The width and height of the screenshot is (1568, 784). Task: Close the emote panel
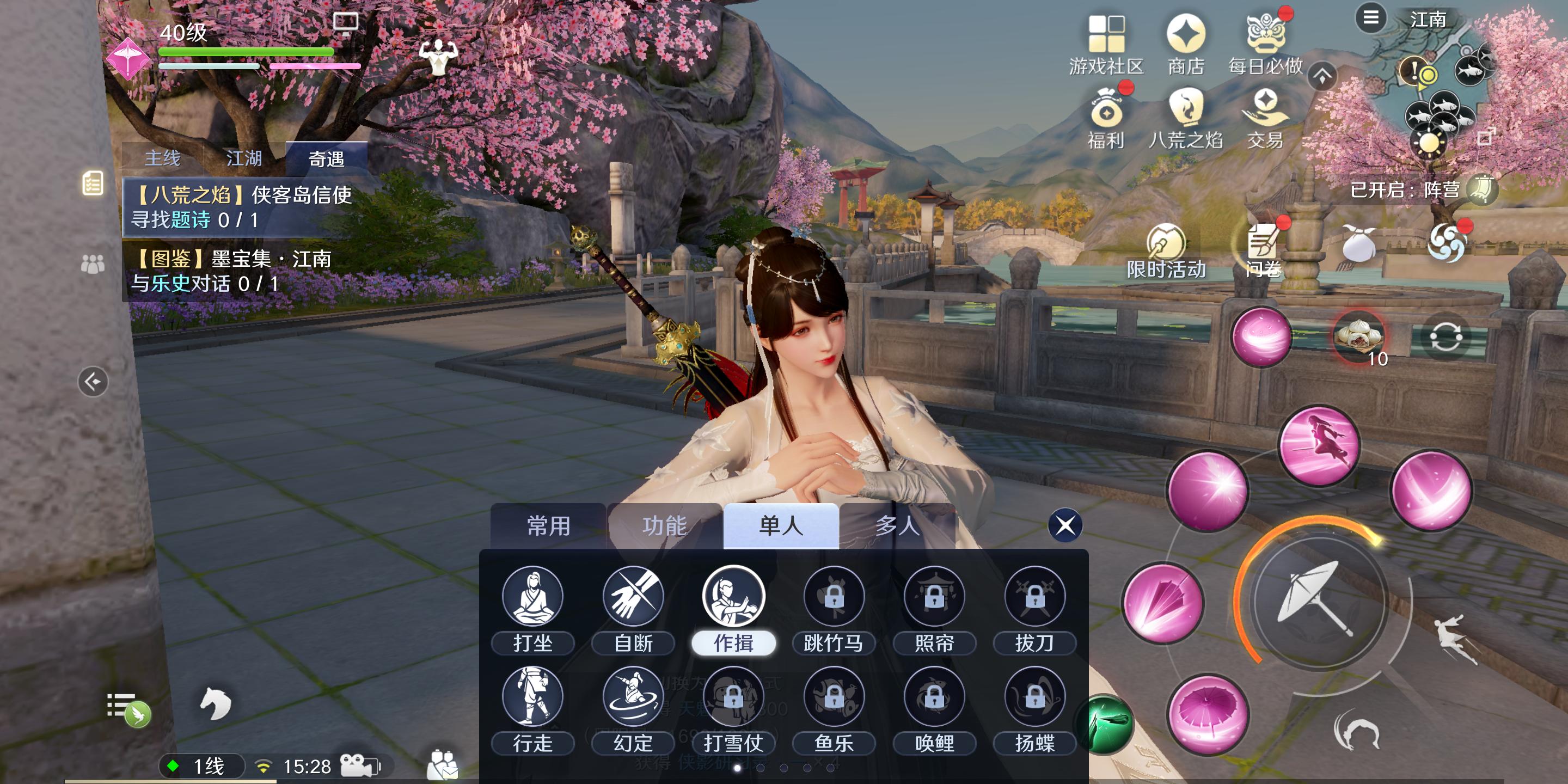(x=1064, y=525)
